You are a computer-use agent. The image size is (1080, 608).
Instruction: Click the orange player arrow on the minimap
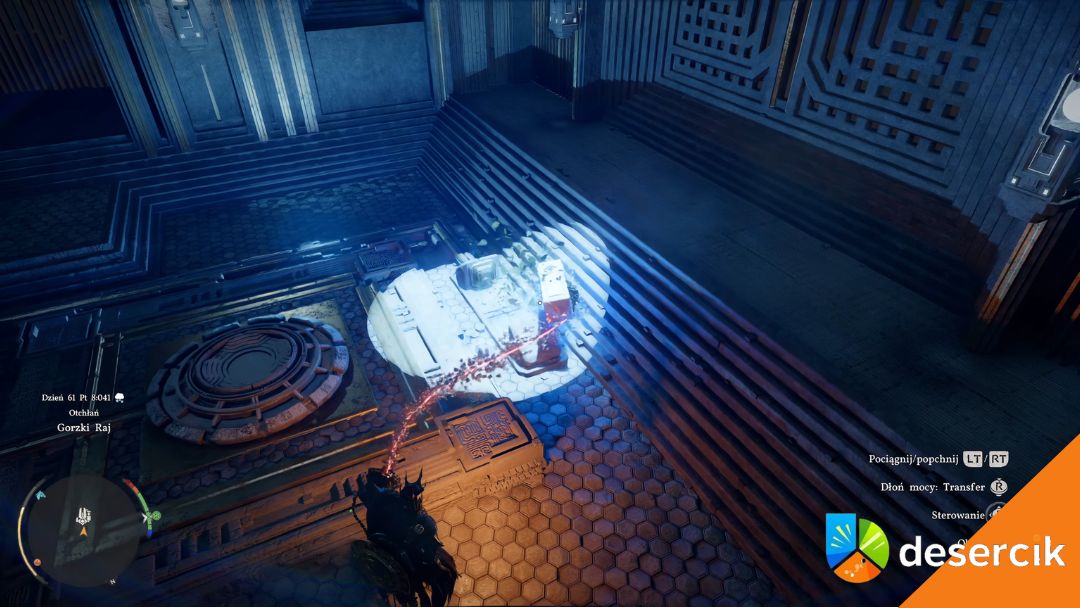83,534
